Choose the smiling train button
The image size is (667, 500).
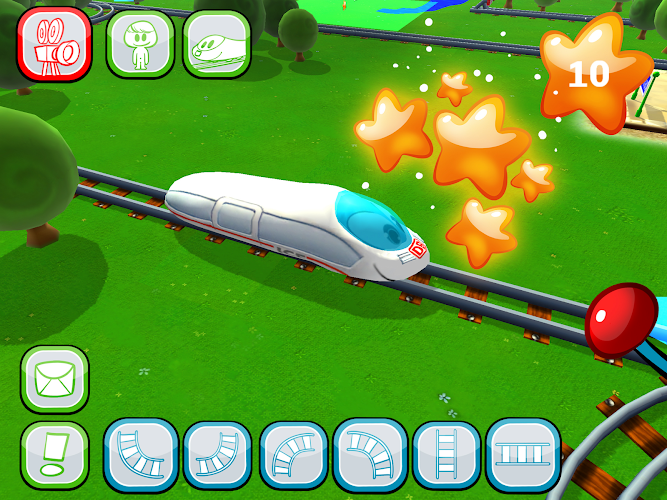216,44
